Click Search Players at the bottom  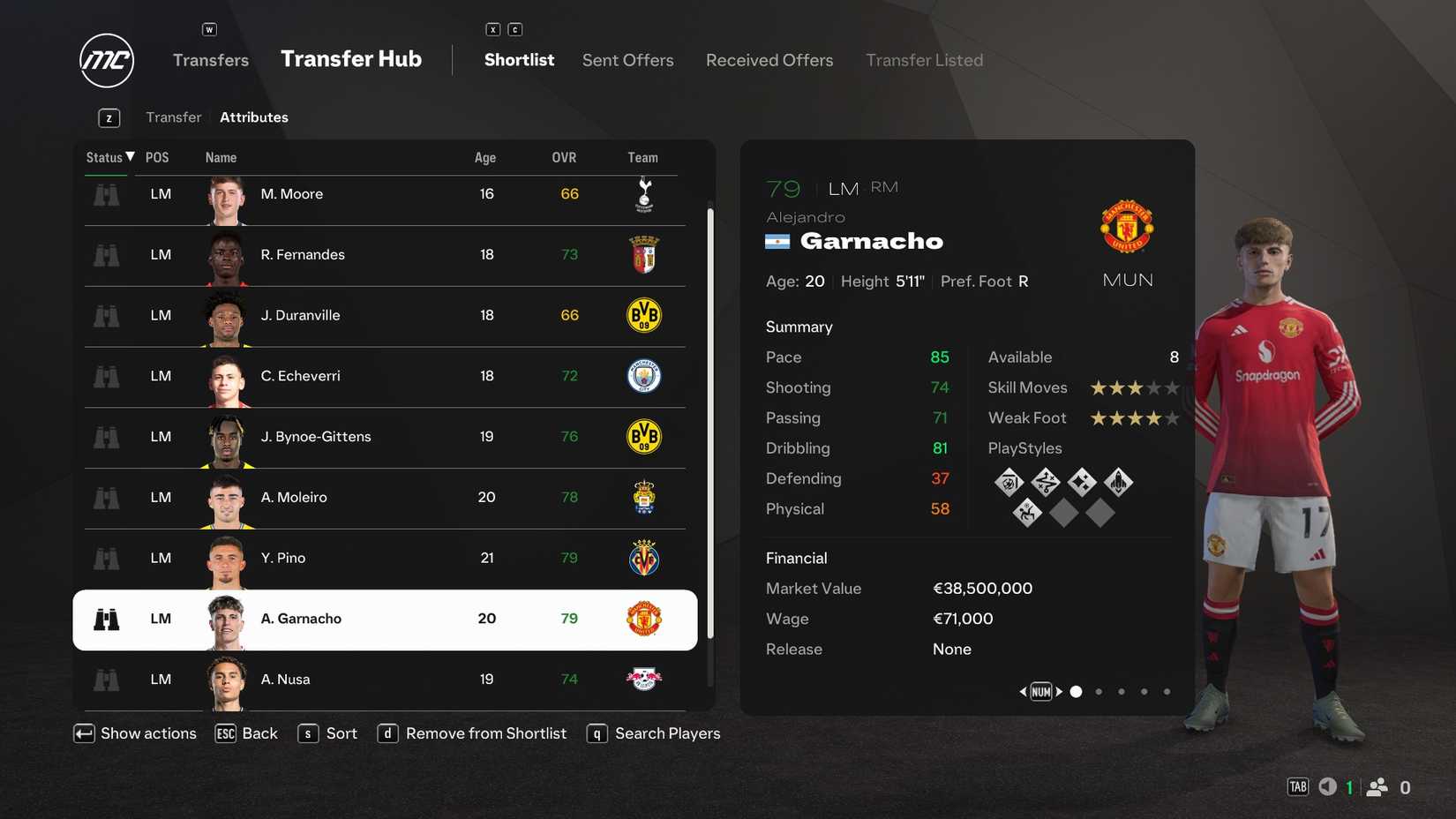(668, 733)
